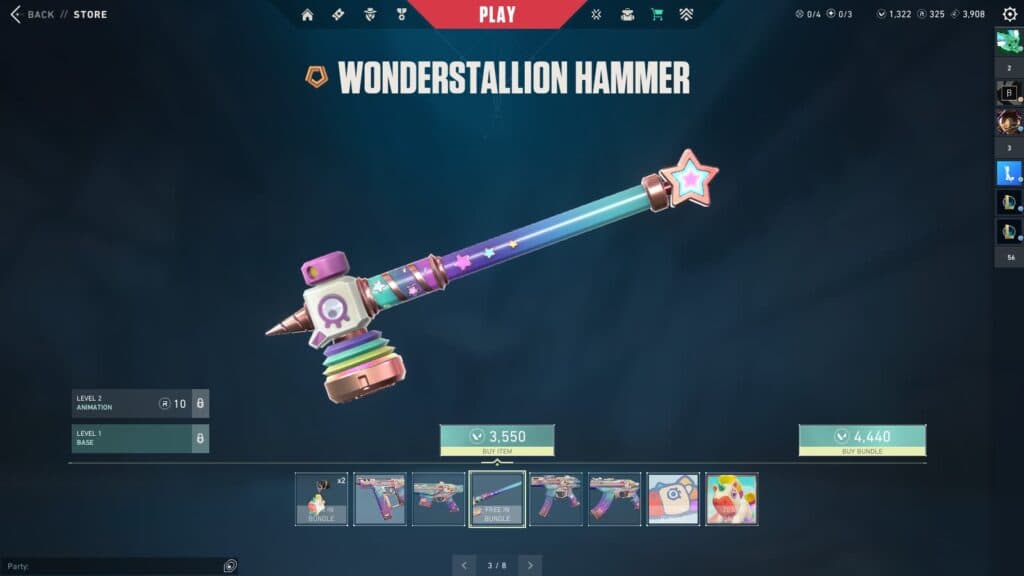The width and height of the screenshot is (1024, 576).
Task: Select the pistol skin thumbnail
Action: (x=380, y=499)
